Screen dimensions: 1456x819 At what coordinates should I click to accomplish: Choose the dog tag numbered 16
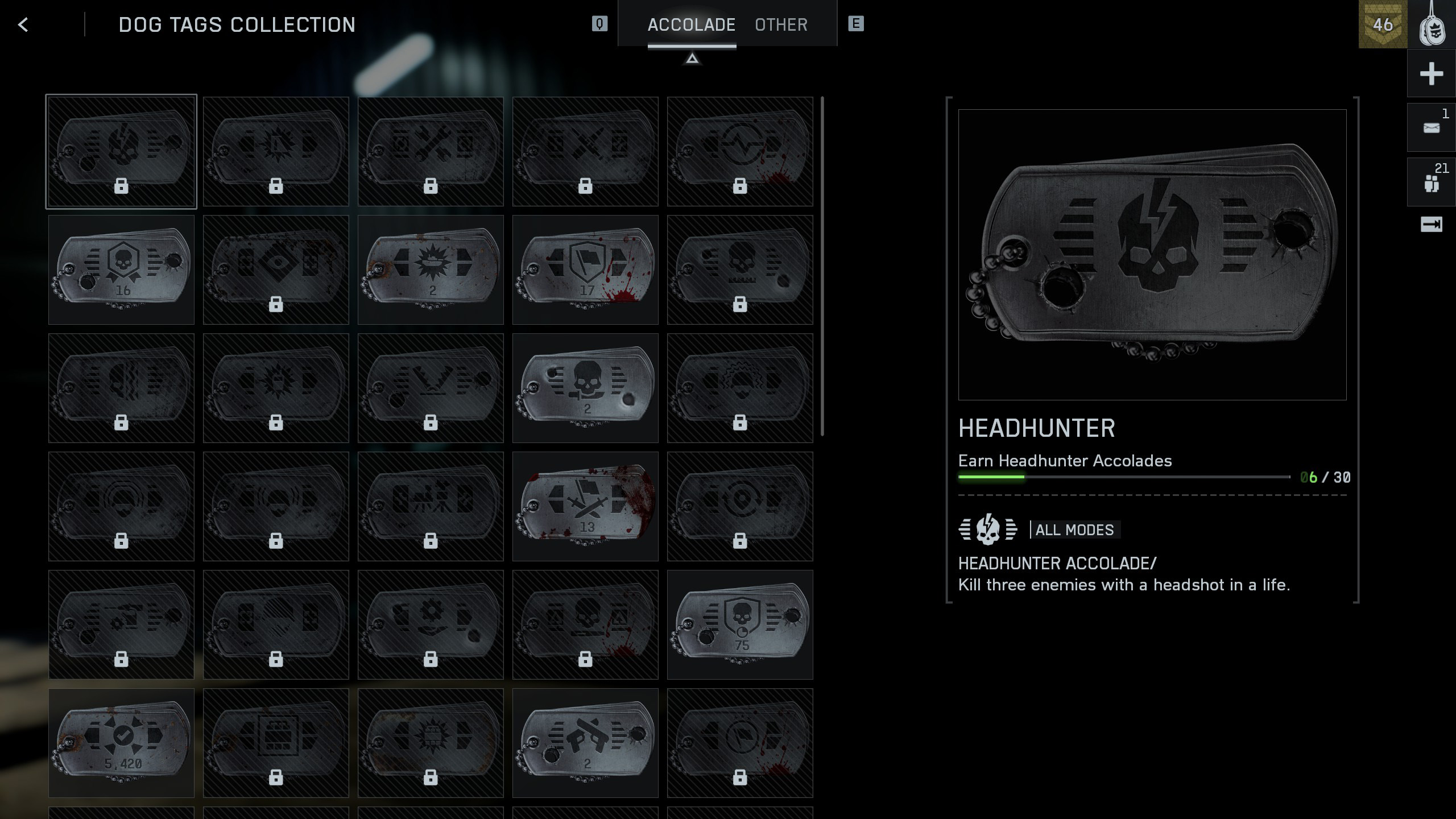click(121, 270)
